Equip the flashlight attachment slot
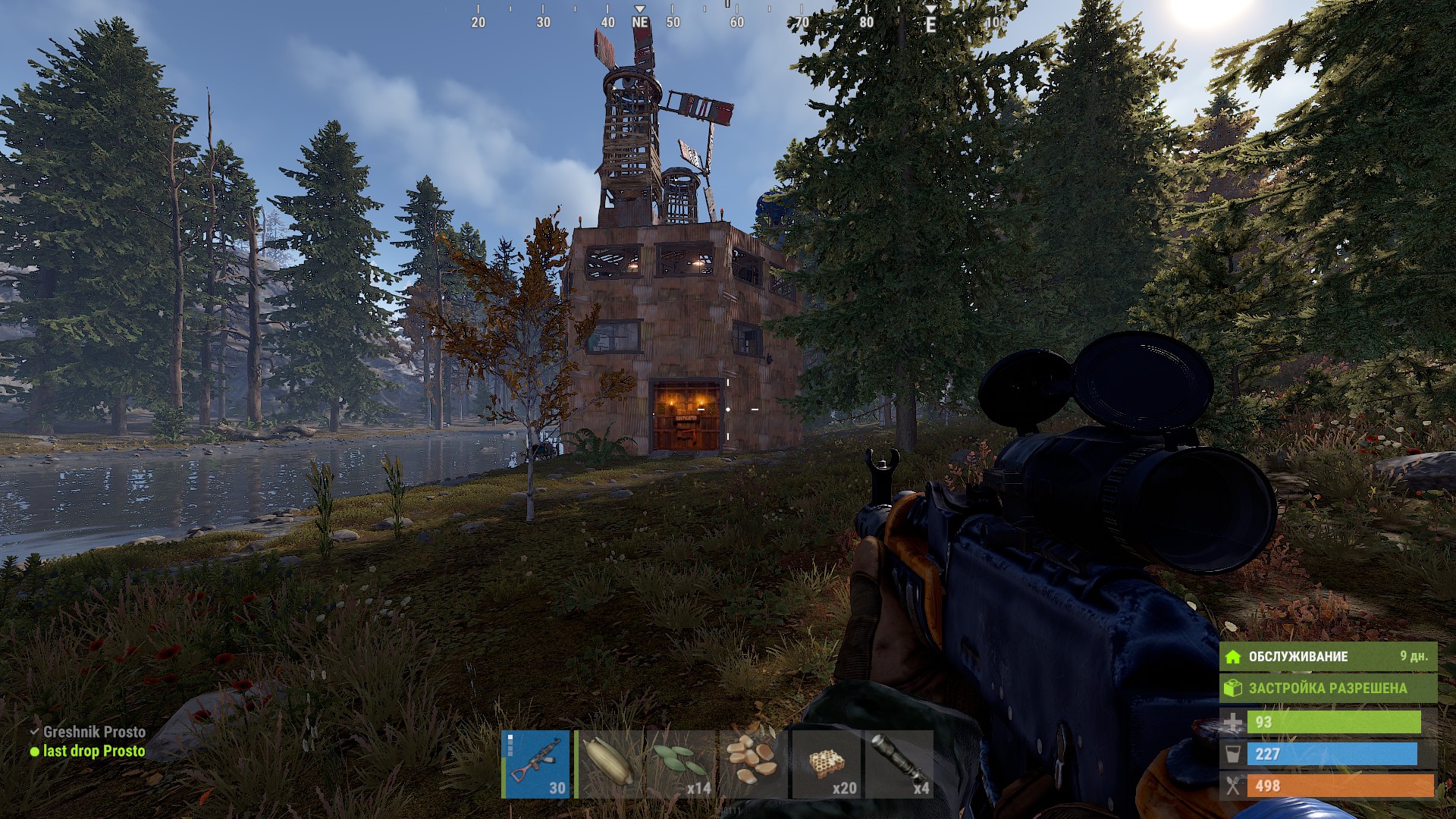 pyautogui.click(x=899, y=764)
